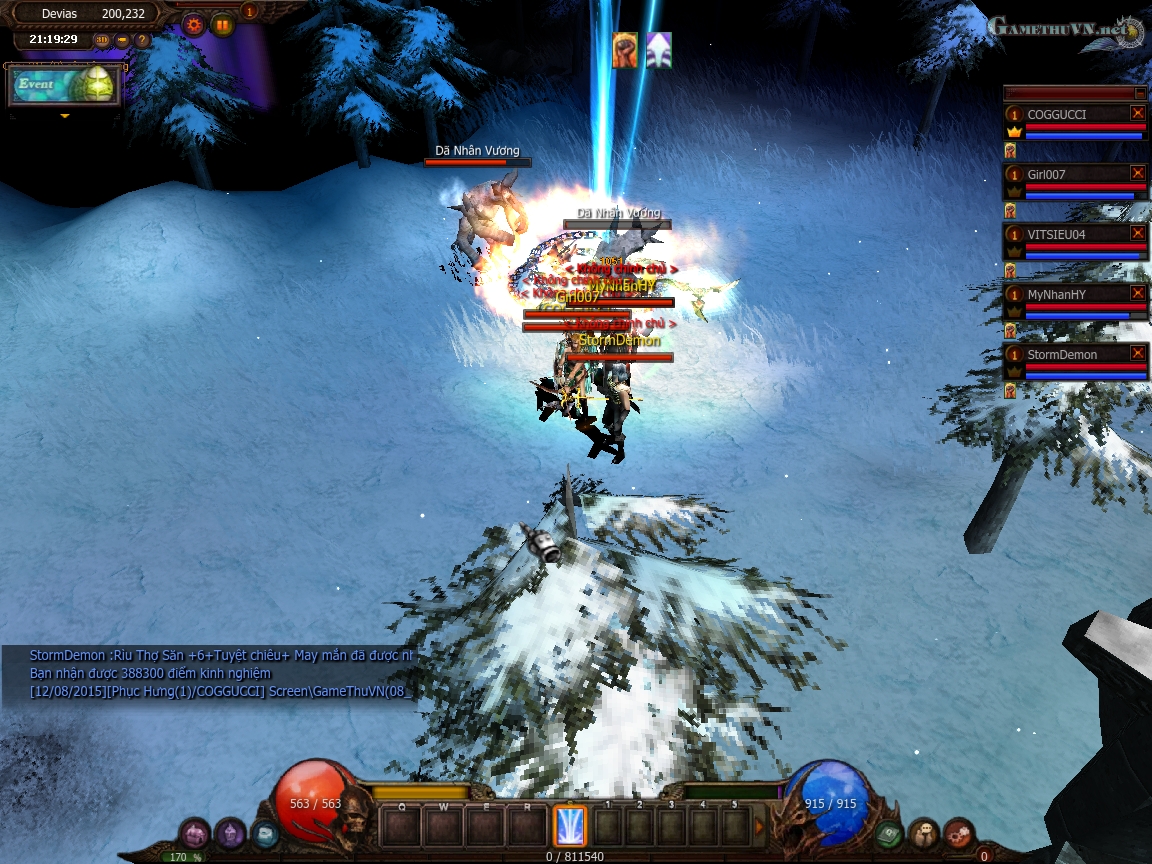This screenshot has width=1152, height=864.
Task: Activate the glowing blue skill slot
Action: pyautogui.click(x=570, y=826)
